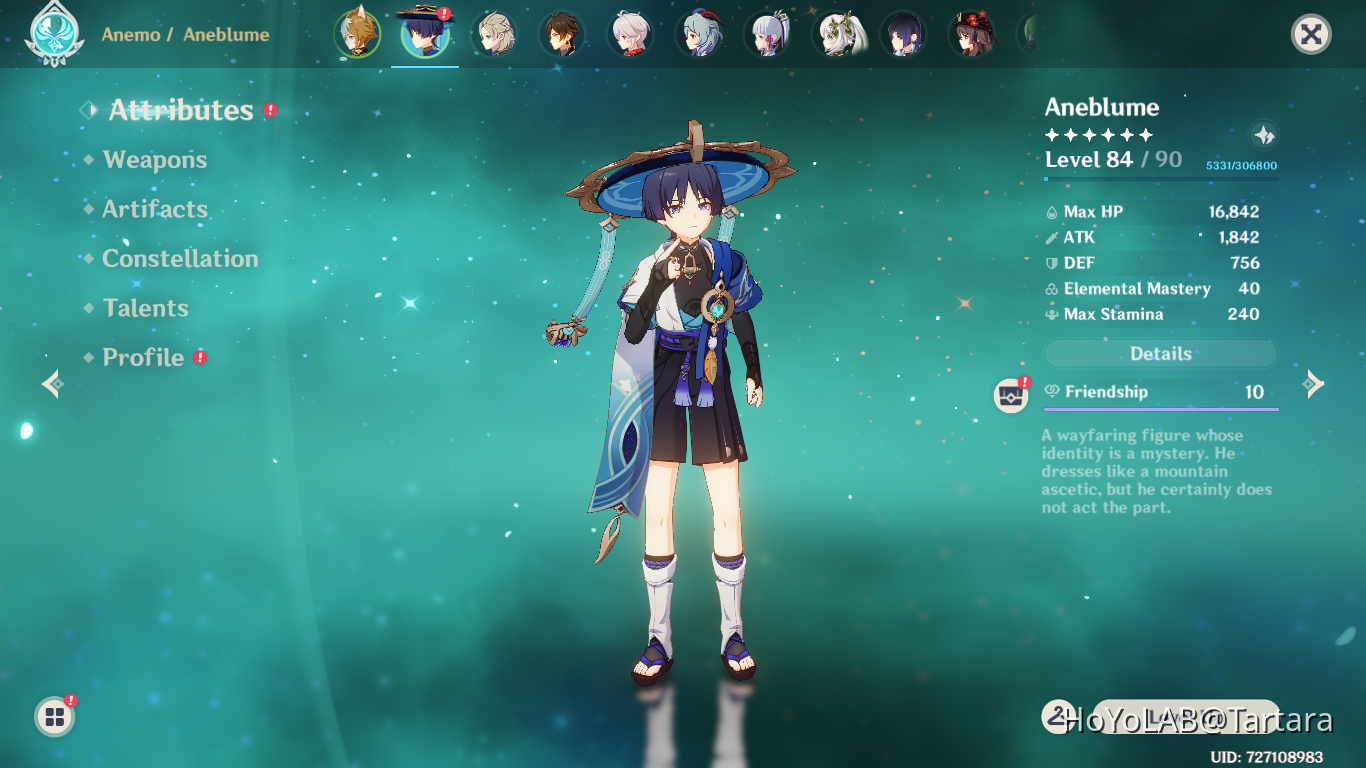This screenshot has width=1366, height=768.
Task: Open the Weapons section
Action: 154,160
